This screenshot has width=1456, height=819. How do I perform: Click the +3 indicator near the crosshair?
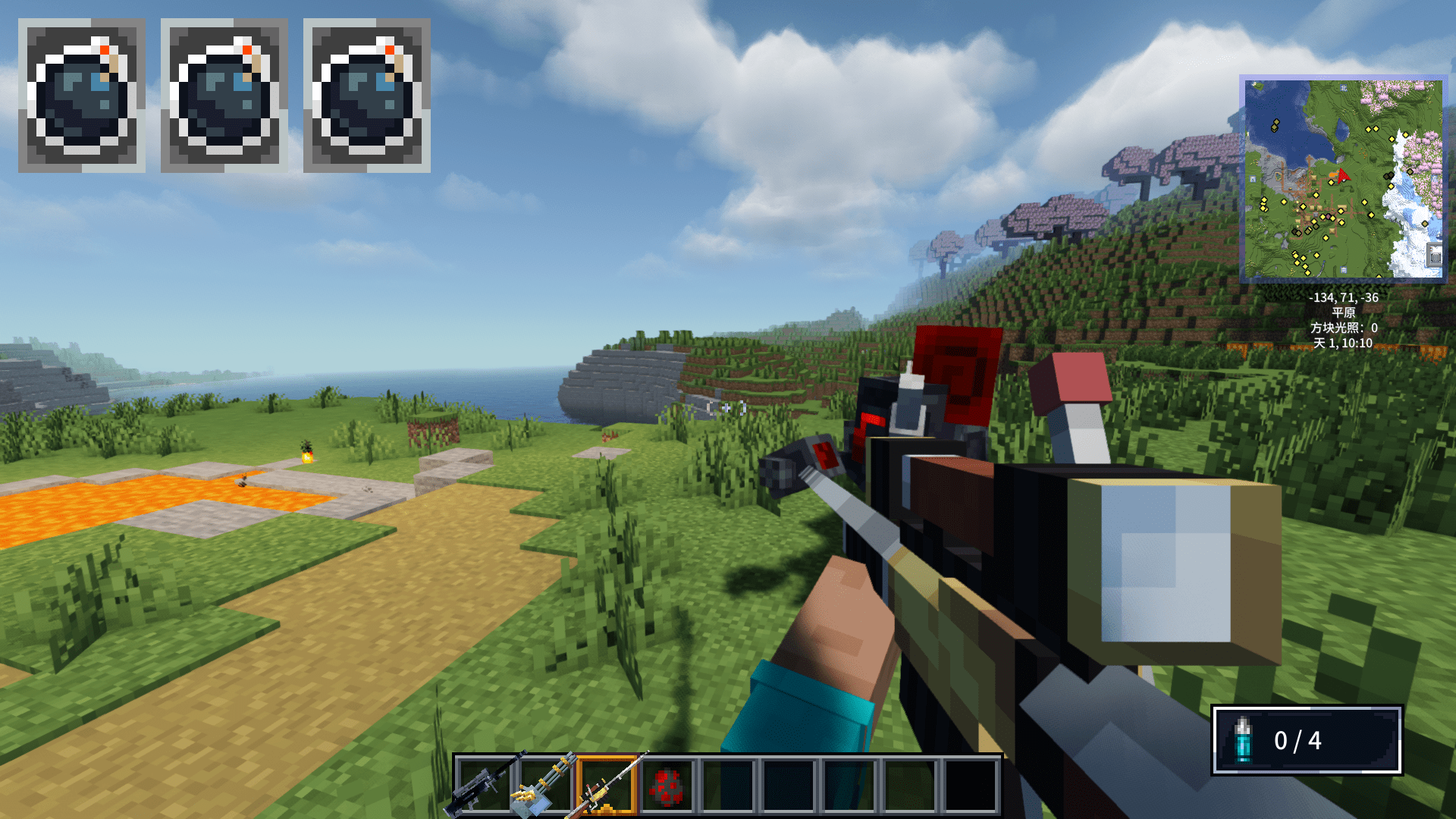(733, 407)
